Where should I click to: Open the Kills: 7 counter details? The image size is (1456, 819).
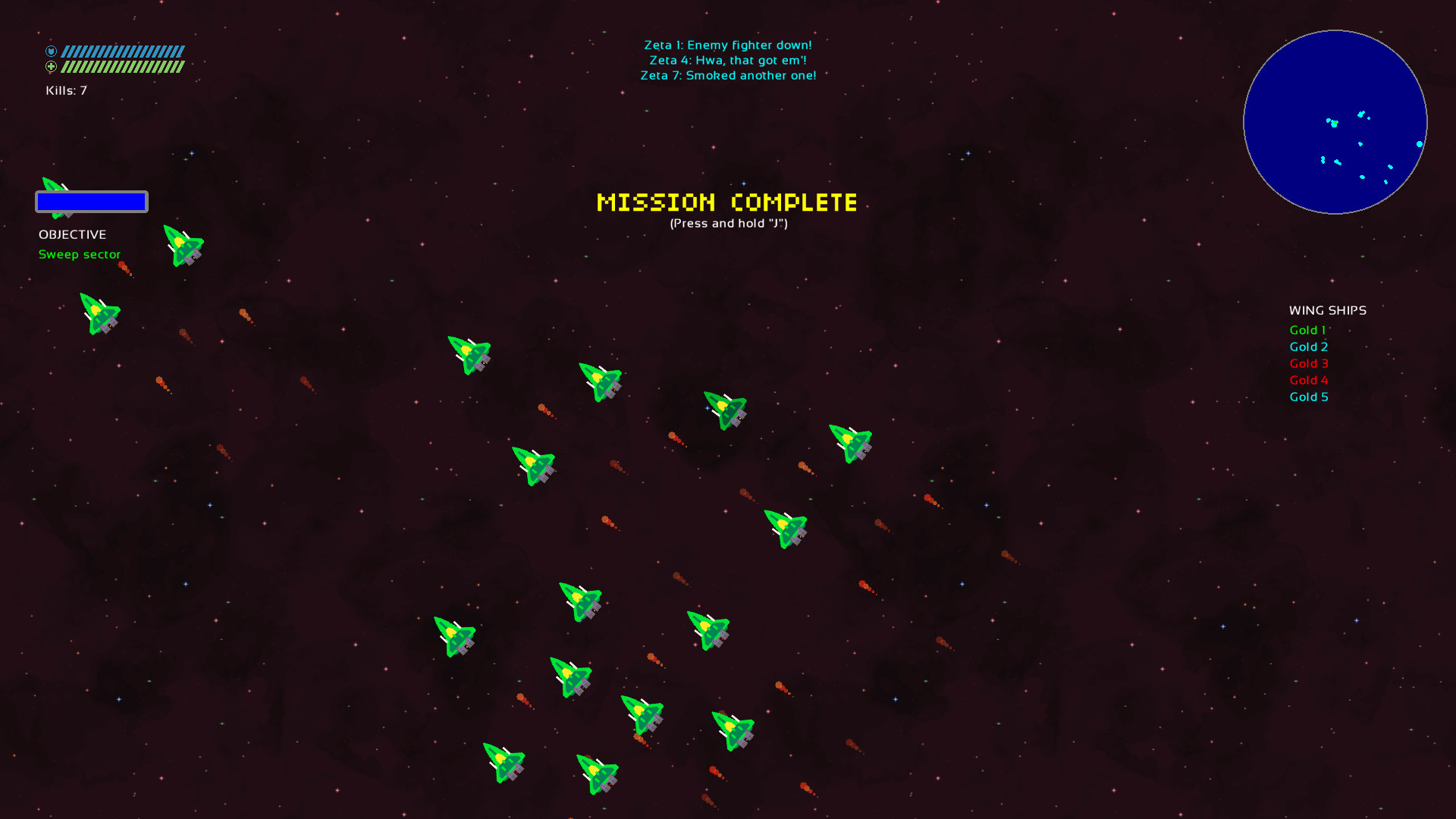65,89
